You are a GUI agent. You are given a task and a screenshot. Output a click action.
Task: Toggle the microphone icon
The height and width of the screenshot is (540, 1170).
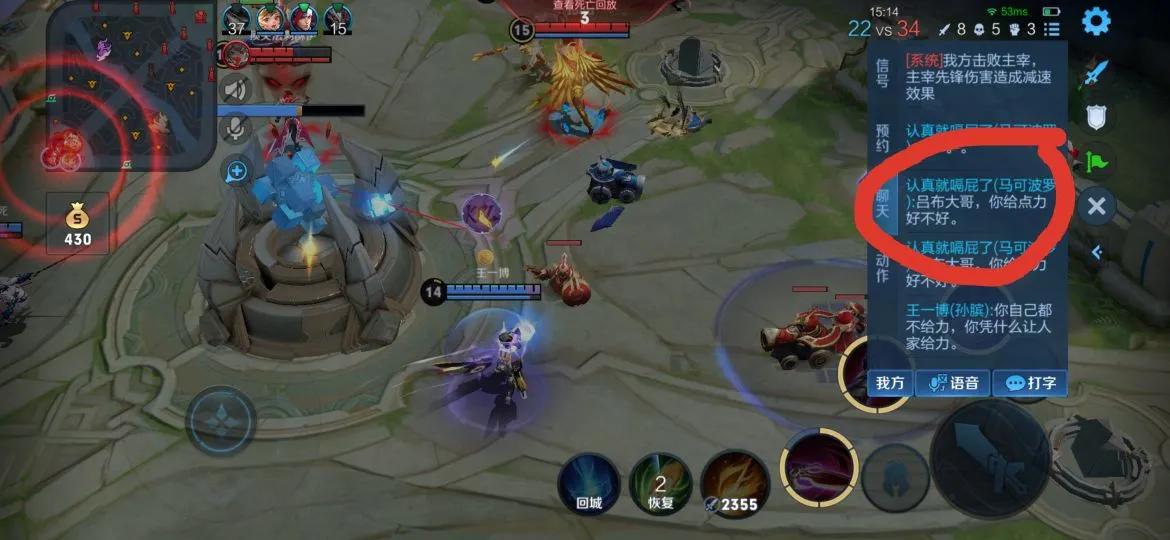pos(236,128)
